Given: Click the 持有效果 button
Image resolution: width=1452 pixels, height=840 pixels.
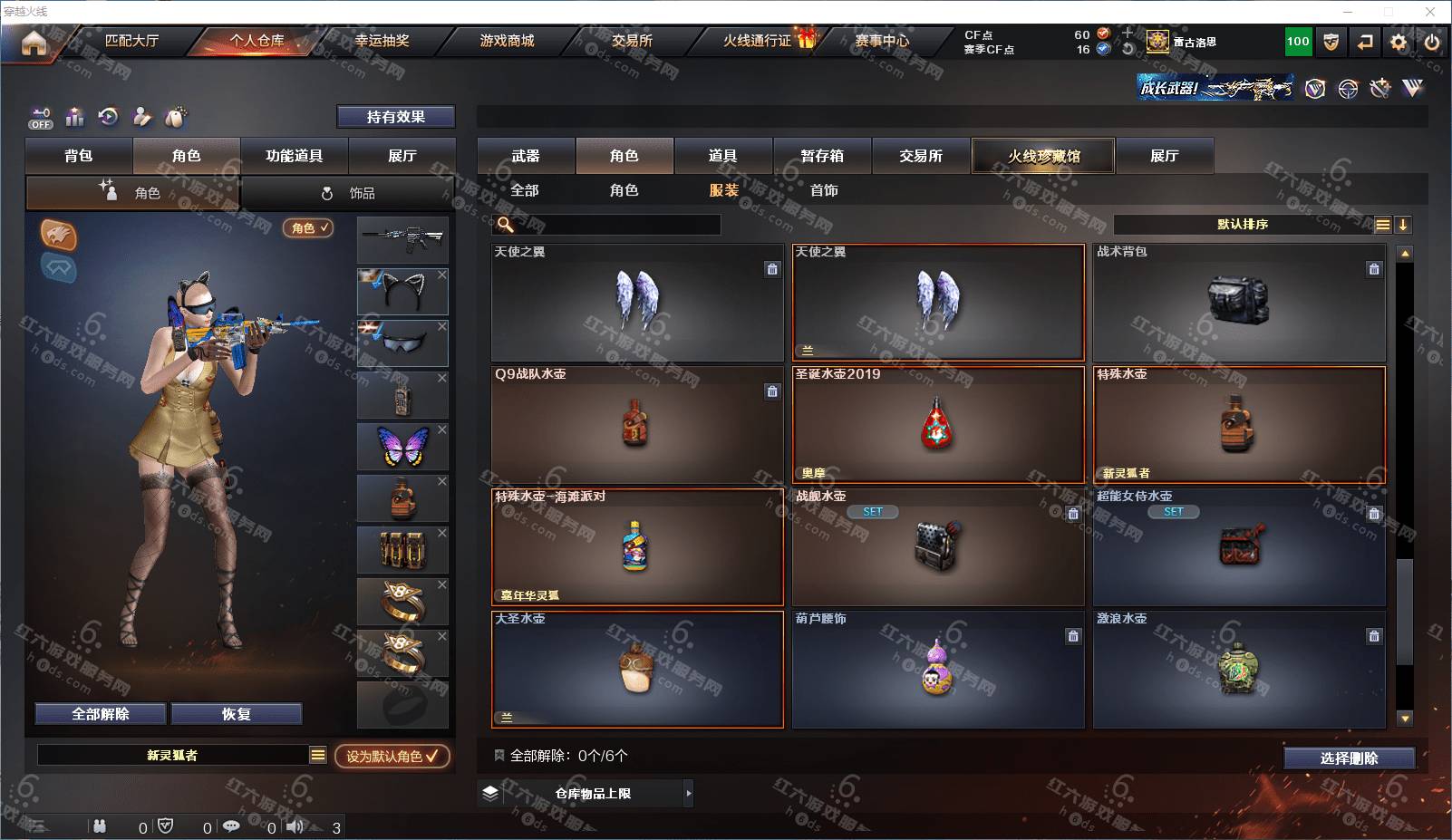Looking at the screenshot, I should (x=395, y=117).
